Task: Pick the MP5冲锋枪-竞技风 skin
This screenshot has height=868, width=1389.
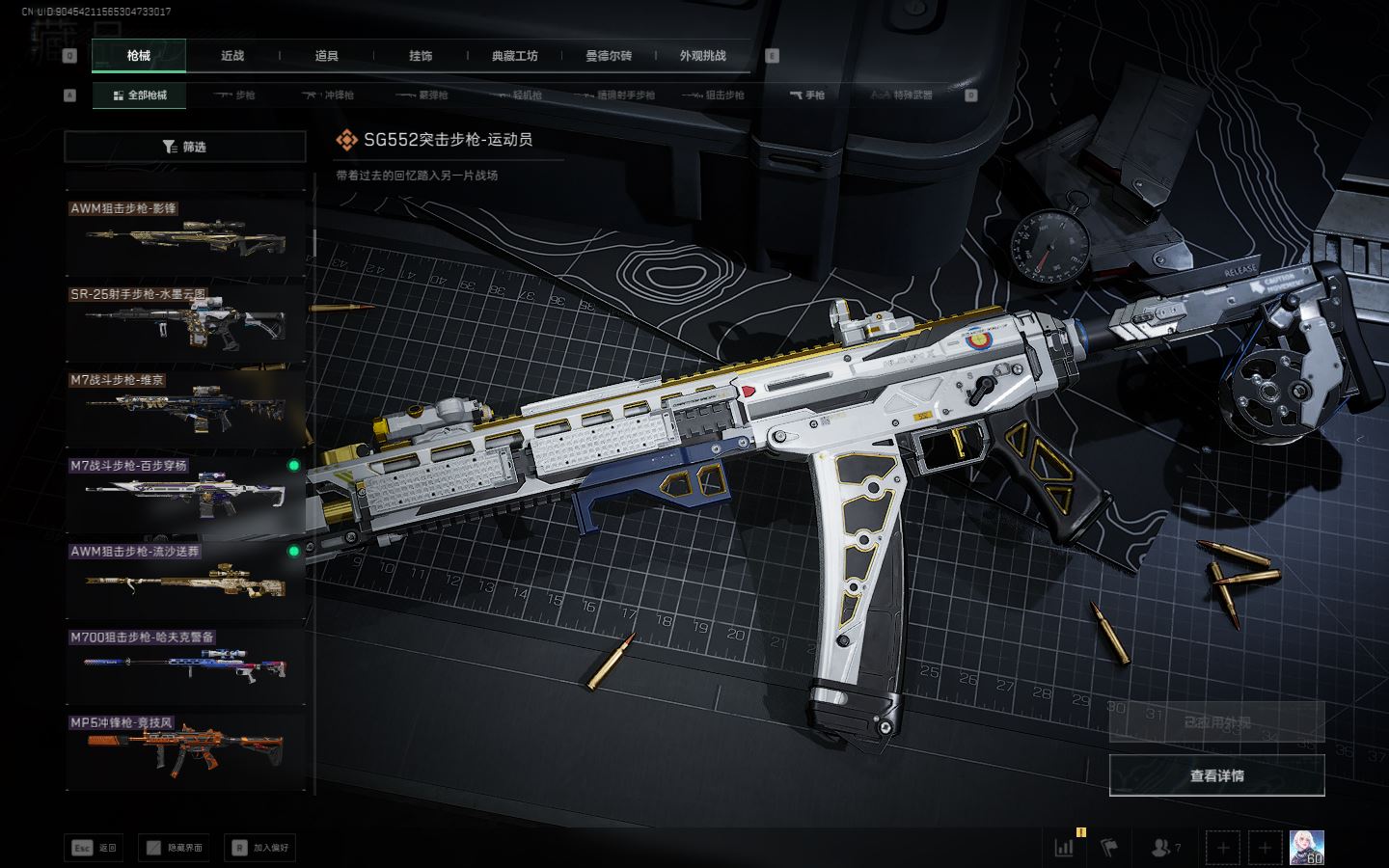Action: (184, 750)
